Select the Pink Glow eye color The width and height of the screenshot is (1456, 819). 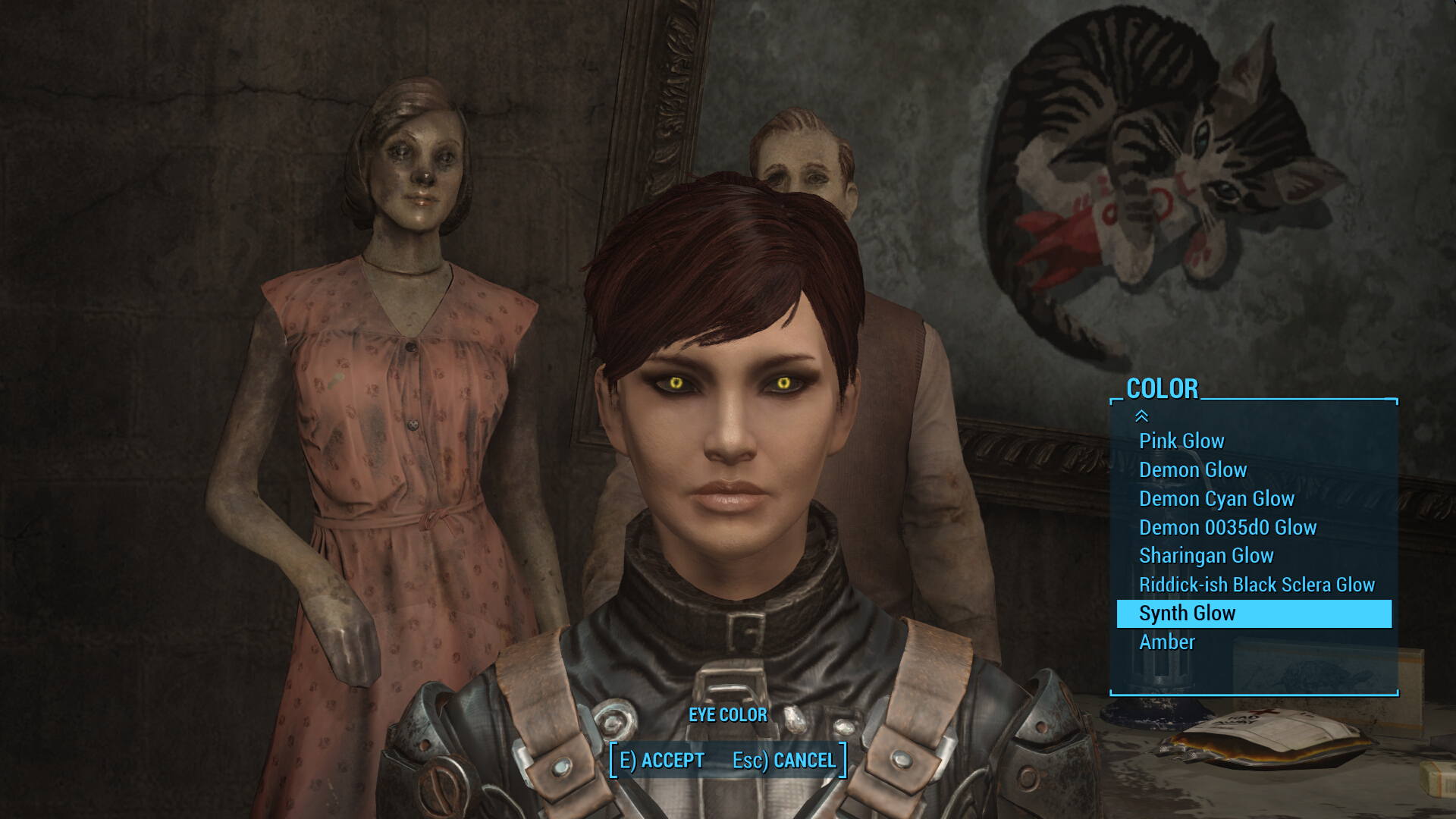(1181, 441)
